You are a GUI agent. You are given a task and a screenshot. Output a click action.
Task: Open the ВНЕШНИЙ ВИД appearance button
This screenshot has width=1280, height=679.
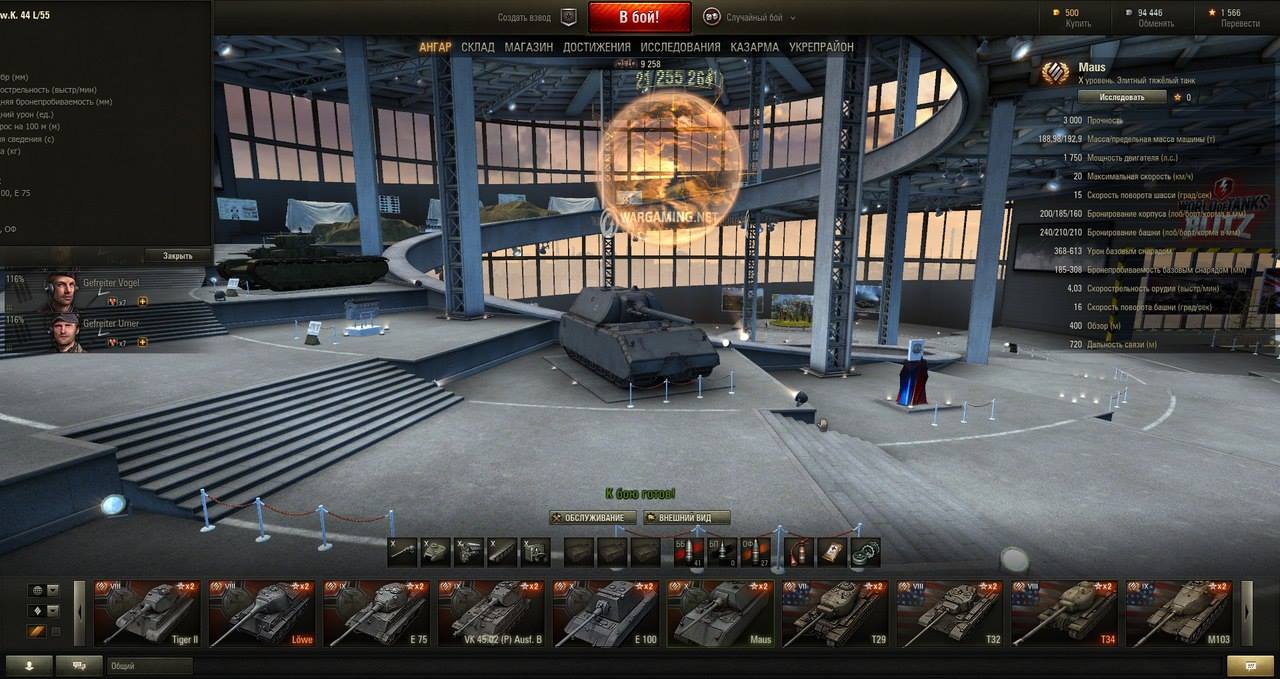point(686,518)
